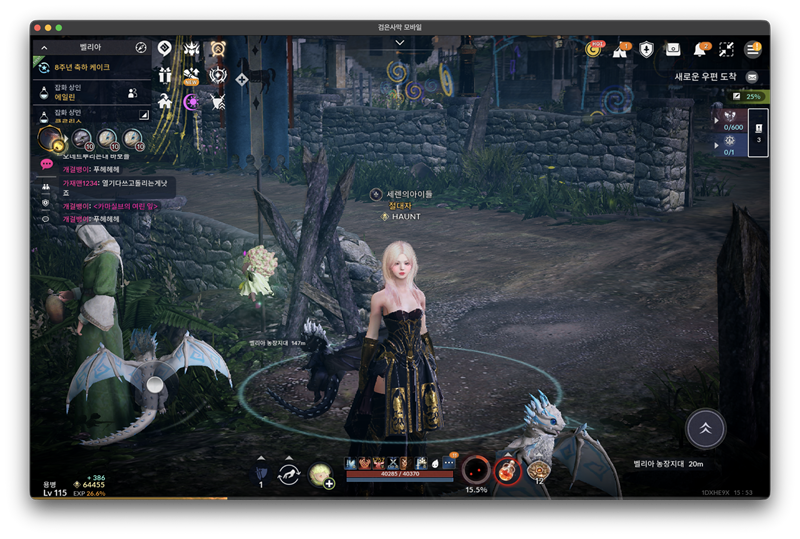The height and width of the screenshot is (539, 800).
Task: Click the gold coin HOT shop icon
Action: tap(594, 49)
